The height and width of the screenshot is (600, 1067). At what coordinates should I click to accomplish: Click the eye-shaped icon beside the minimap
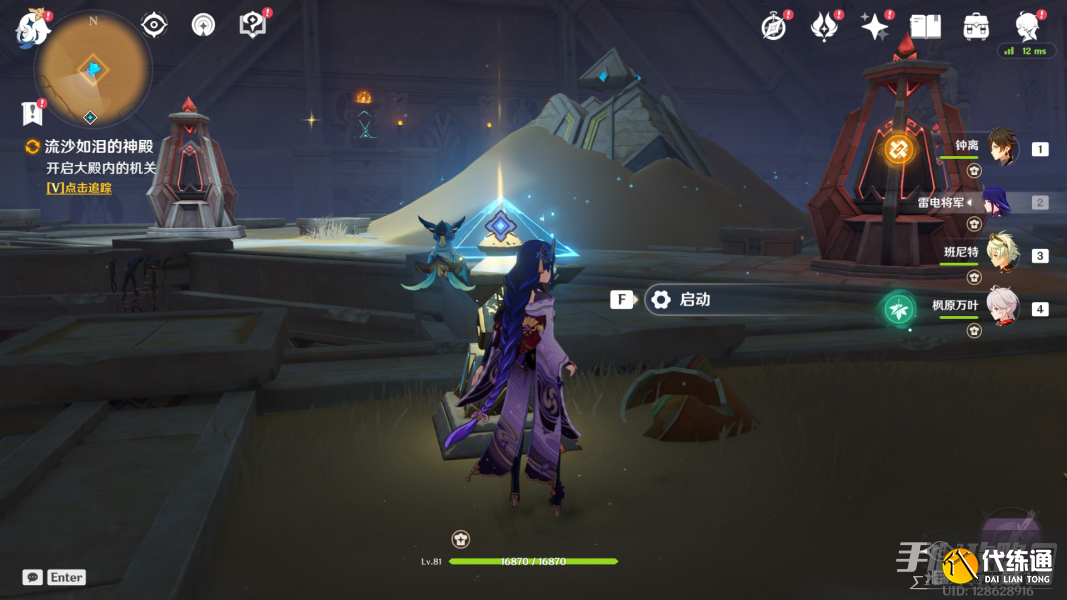pyautogui.click(x=154, y=25)
